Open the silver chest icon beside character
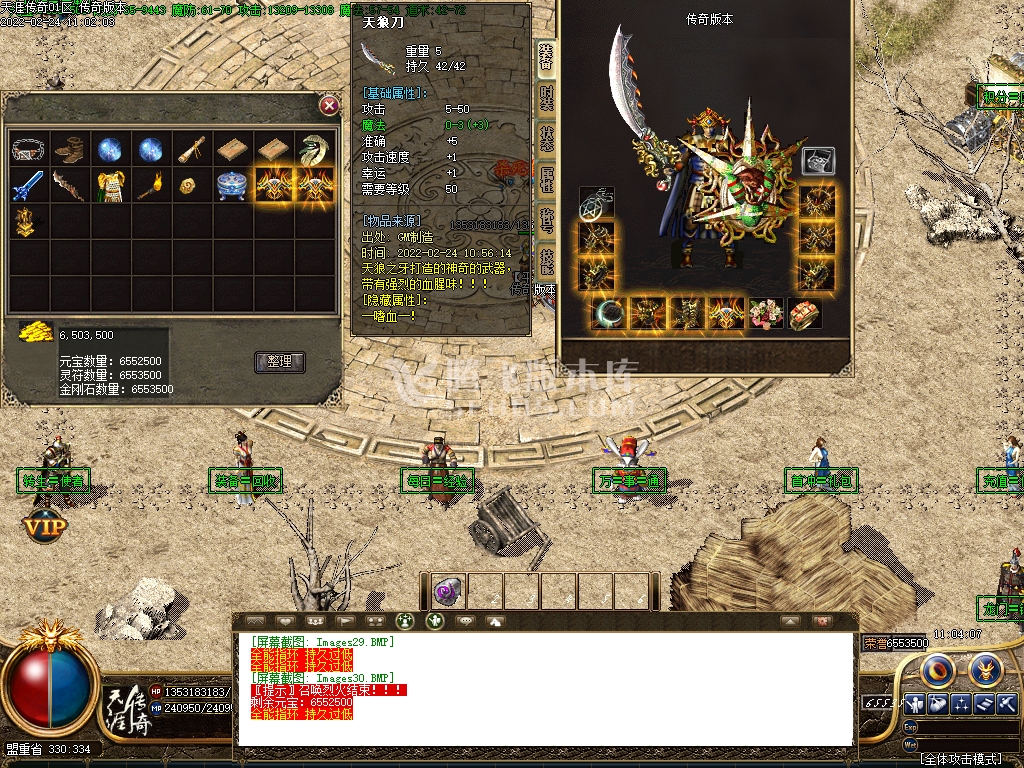Image resolution: width=1024 pixels, height=768 pixels. [818, 161]
